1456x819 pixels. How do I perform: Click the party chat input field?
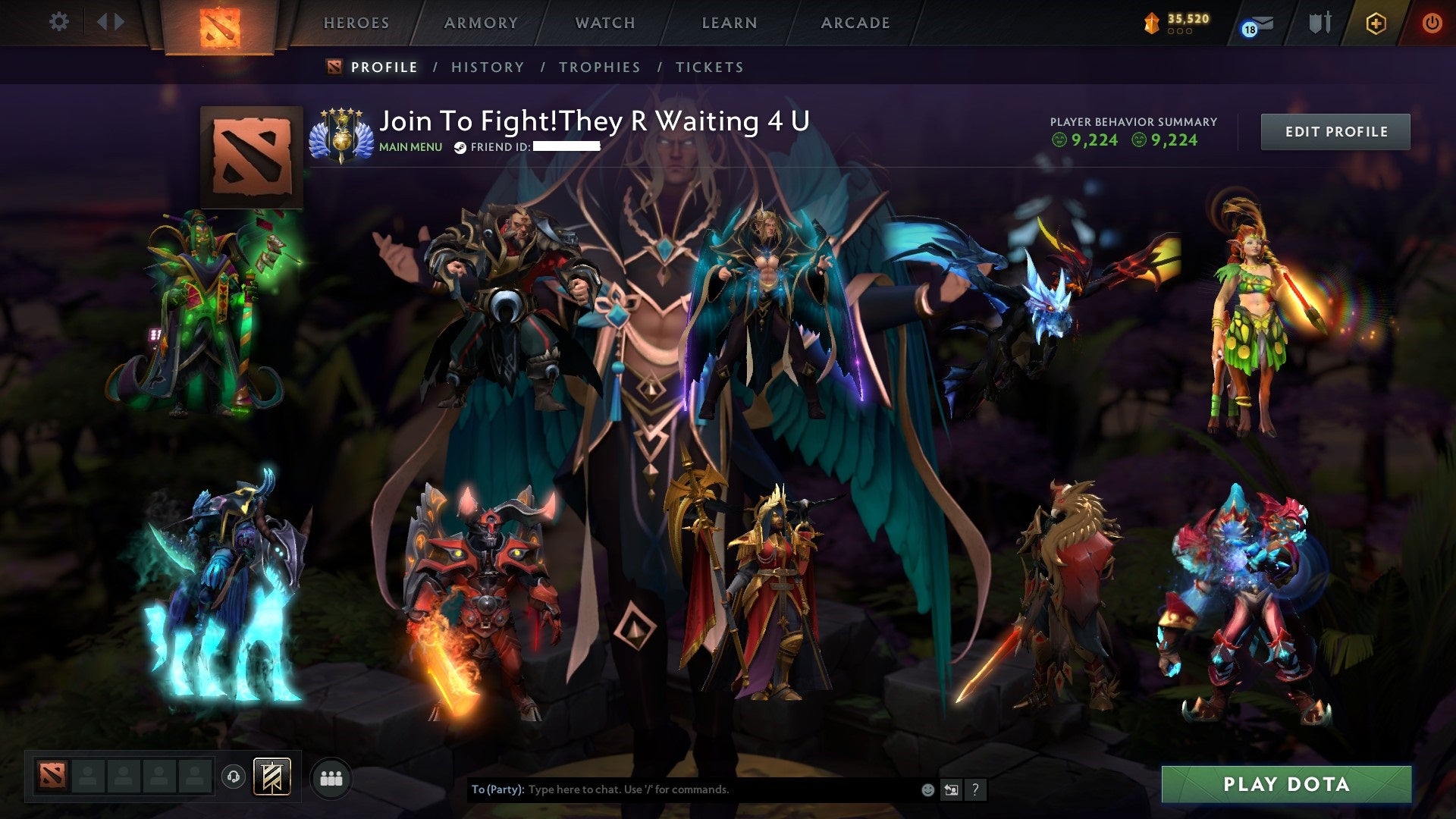point(682,789)
